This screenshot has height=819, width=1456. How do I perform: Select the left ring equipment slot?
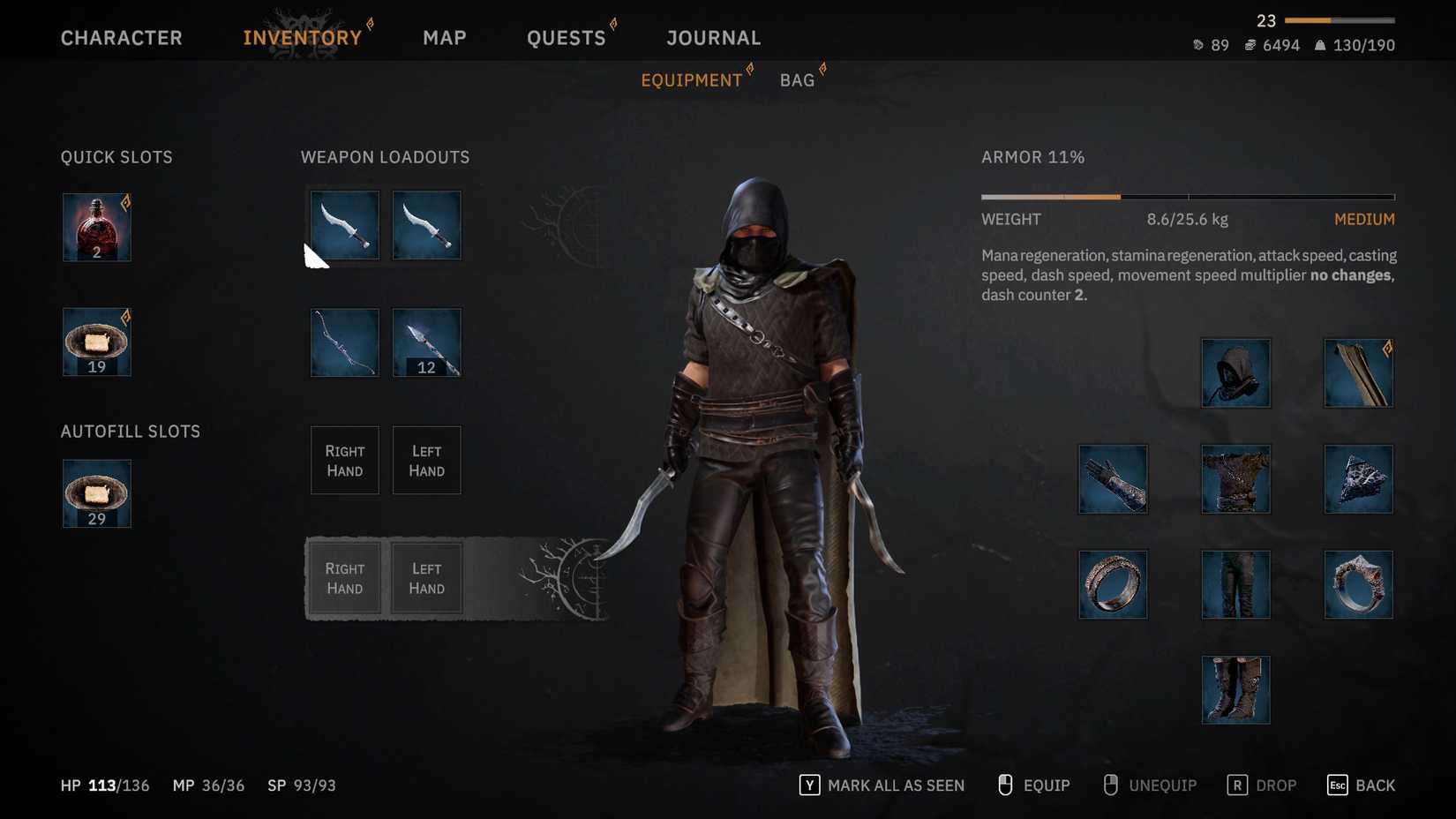point(1113,584)
